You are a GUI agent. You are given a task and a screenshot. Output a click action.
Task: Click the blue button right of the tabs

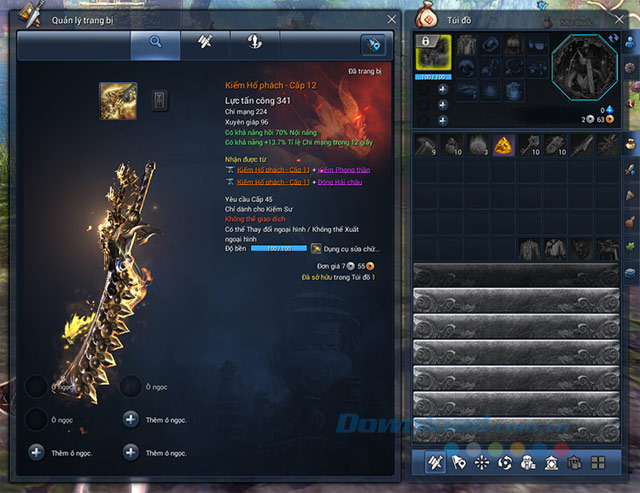coord(374,45)
